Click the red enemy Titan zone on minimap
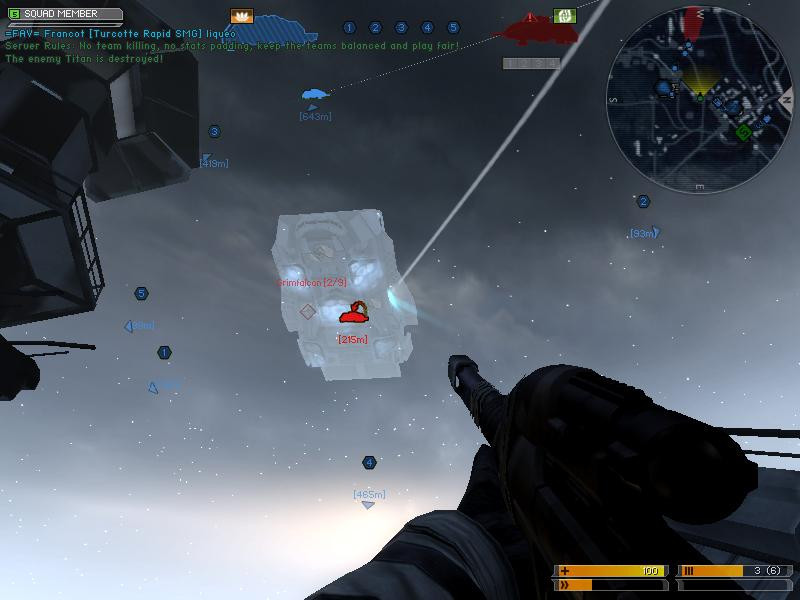Screen dimensions: 800x600 pos(691,27)
